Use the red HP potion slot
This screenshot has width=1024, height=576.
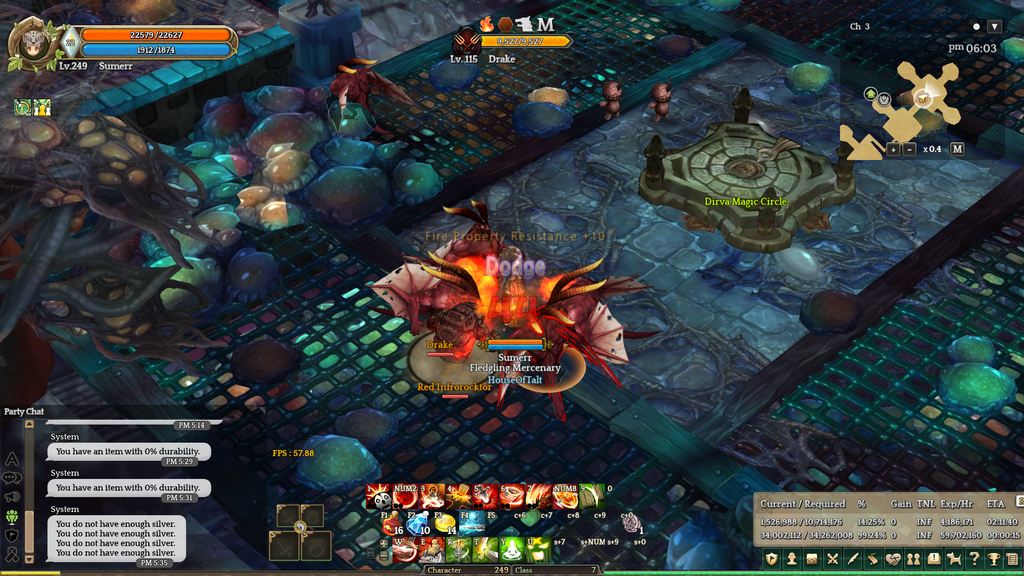tap(392, 523)
